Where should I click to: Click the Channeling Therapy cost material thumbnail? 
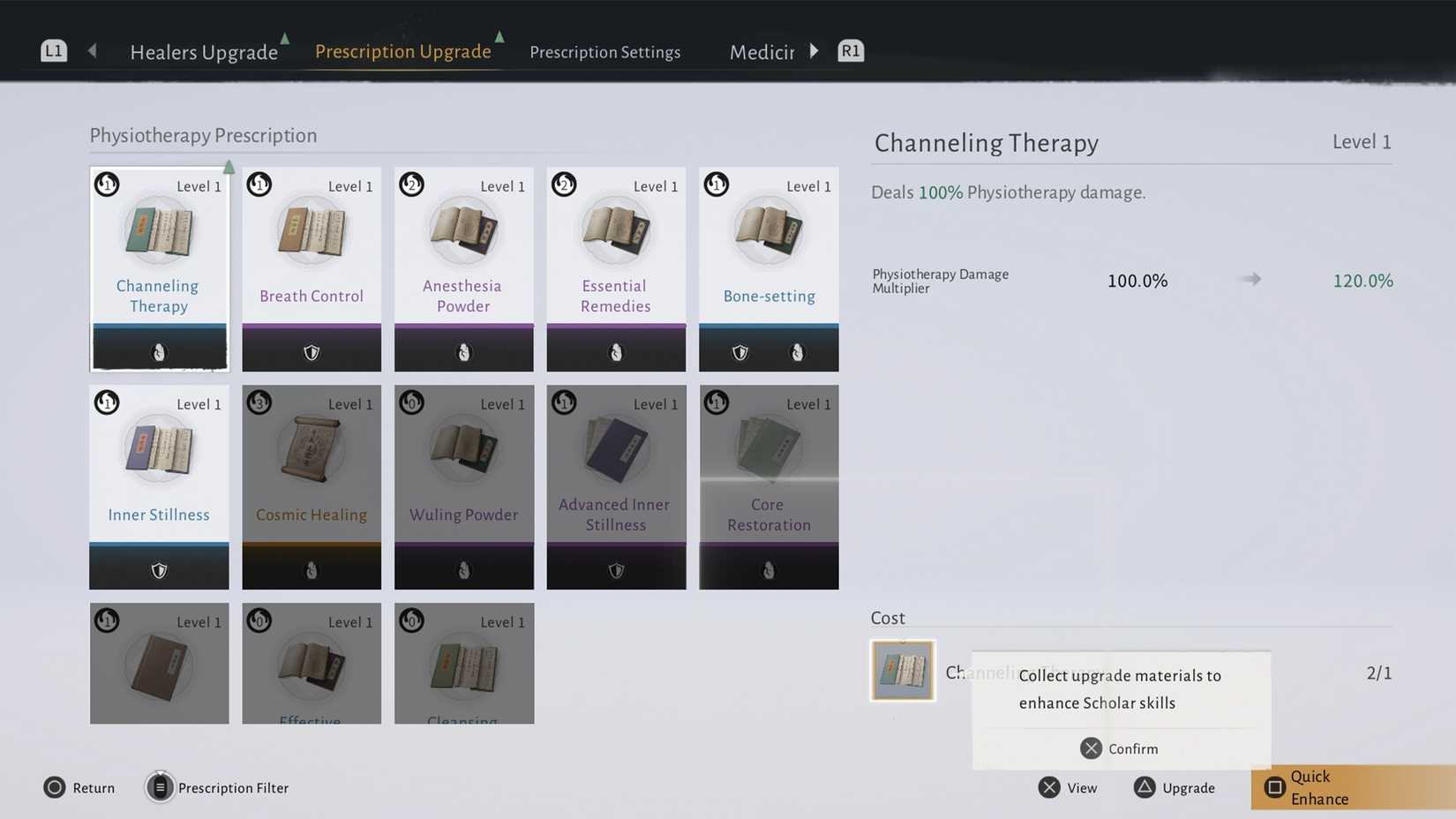[903, 670]
